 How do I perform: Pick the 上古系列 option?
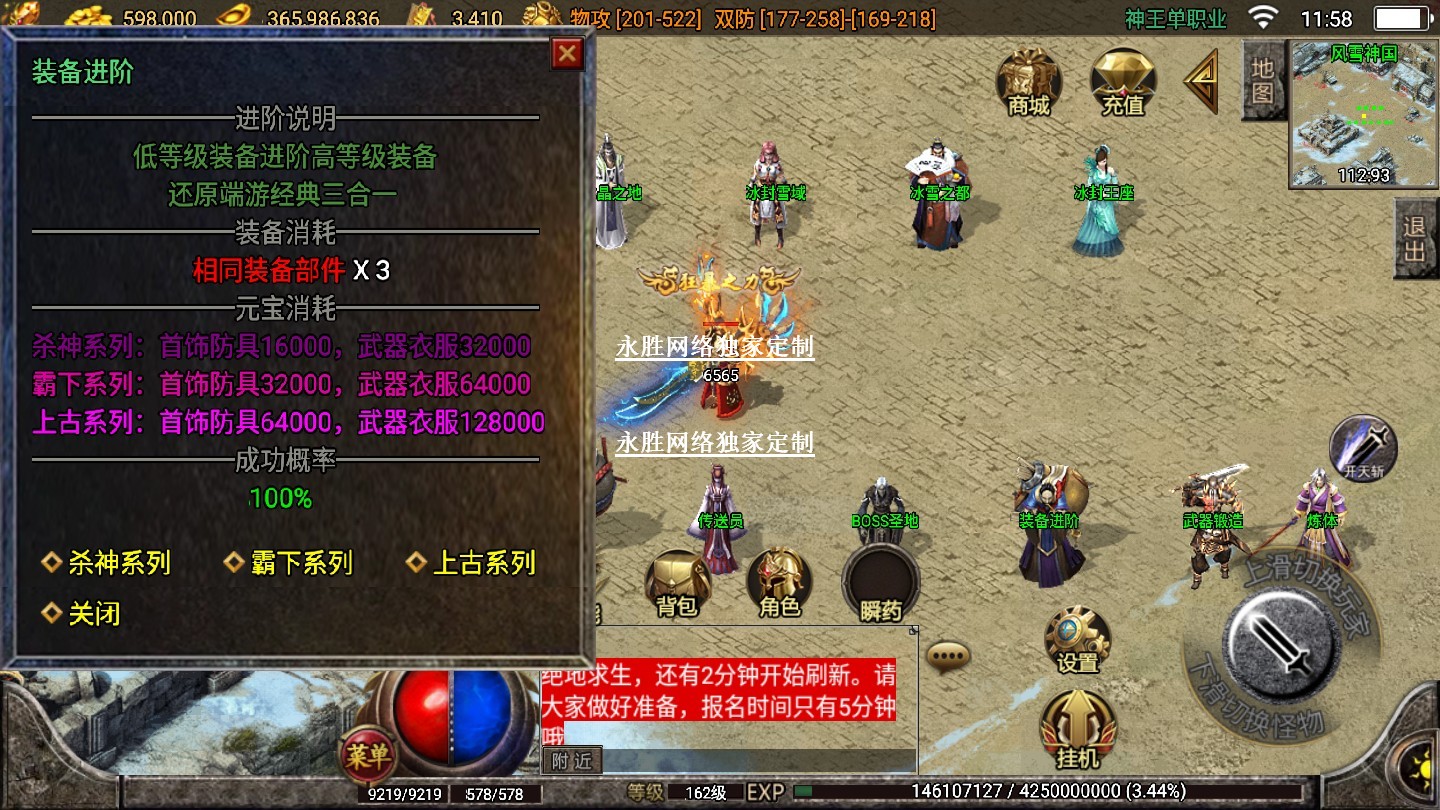pyautogui.click(x=472, y=563)
